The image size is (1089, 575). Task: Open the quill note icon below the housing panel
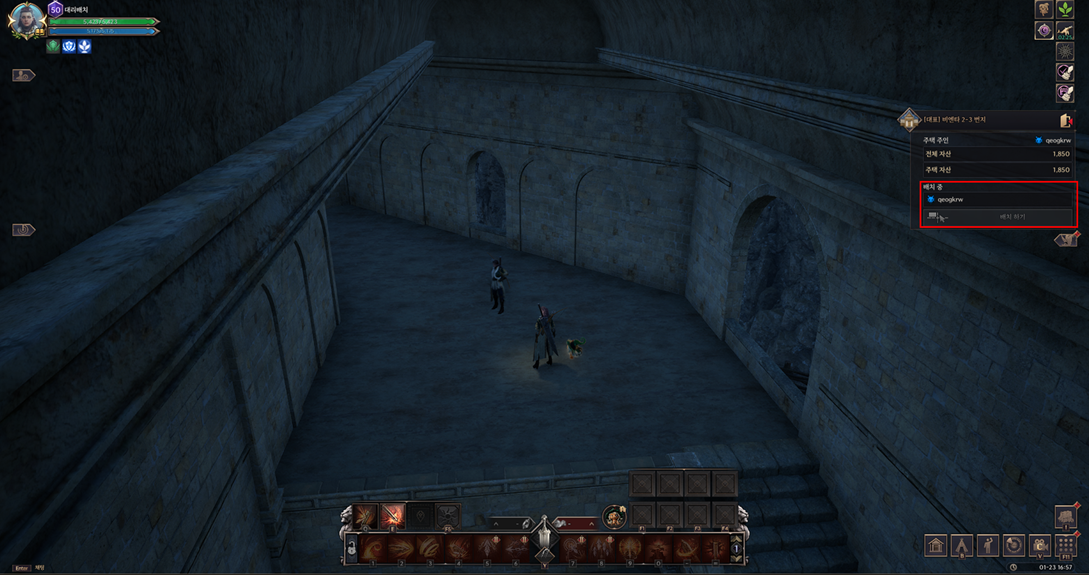coord(1067,240)
